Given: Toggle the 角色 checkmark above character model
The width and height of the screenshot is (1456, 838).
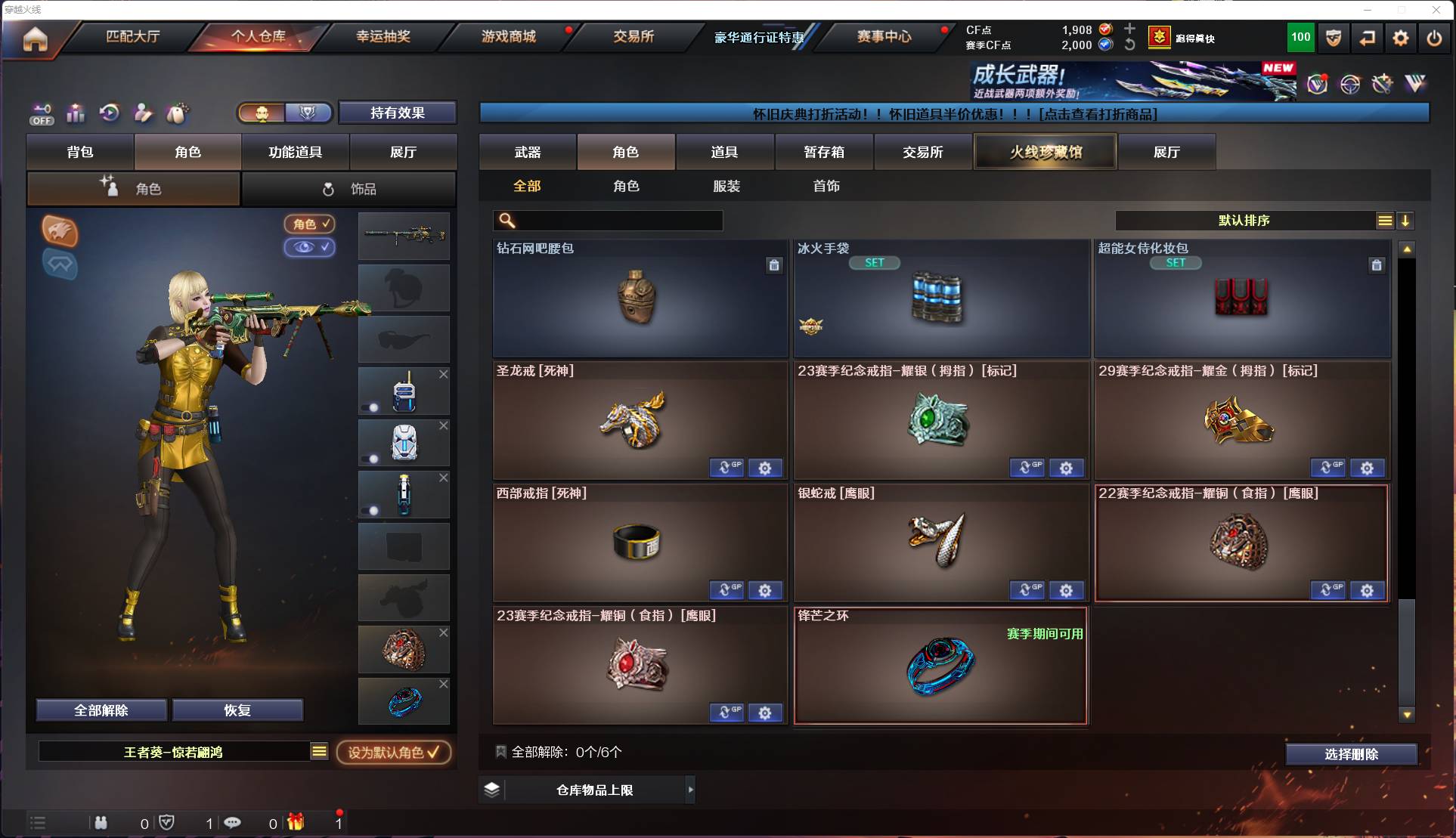Looking at the screenshot, I should [309, 224].
